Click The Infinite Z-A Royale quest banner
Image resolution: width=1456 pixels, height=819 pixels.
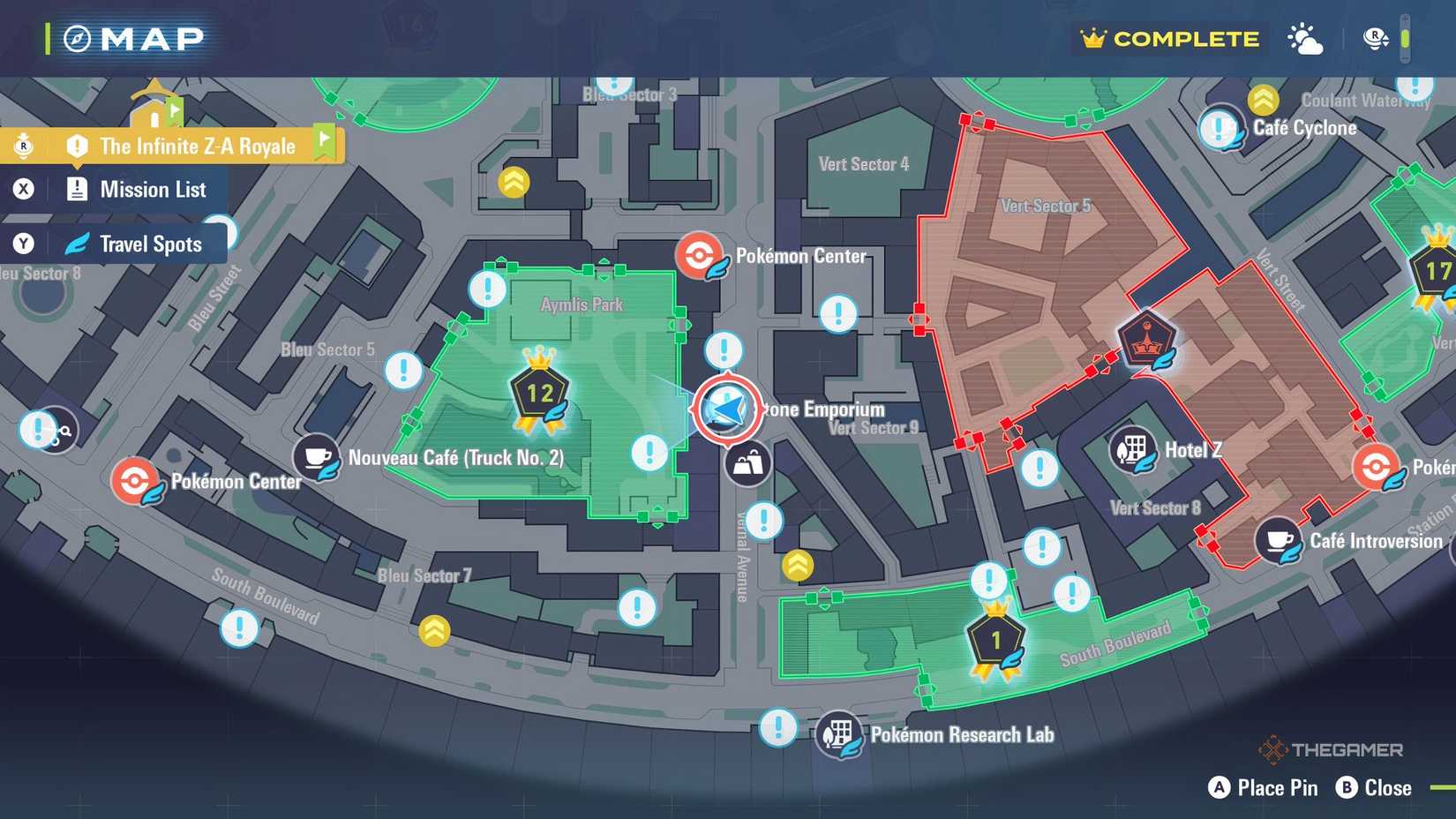[196, 146]
